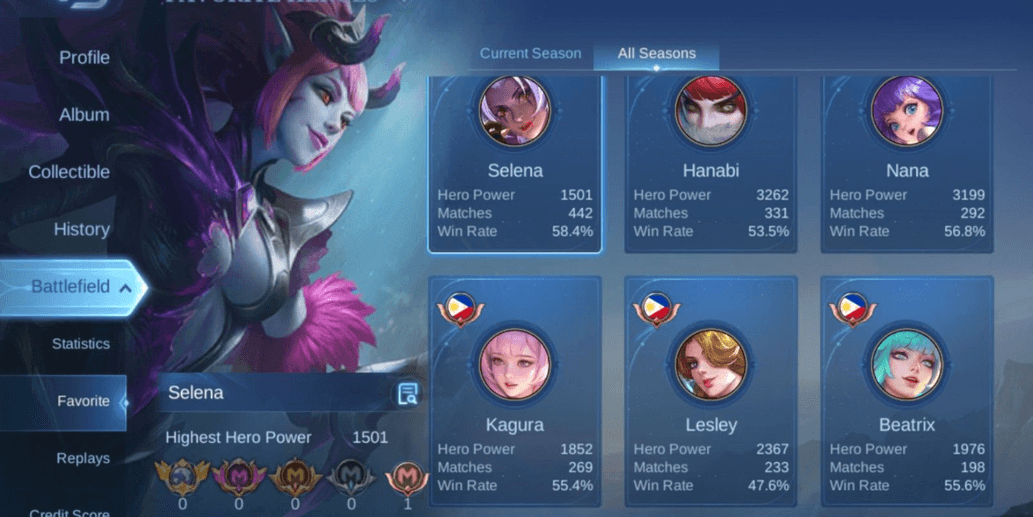Select the Hanabi hero card
The width and height of the screenshot is (1033, 517).
(711, 165)
